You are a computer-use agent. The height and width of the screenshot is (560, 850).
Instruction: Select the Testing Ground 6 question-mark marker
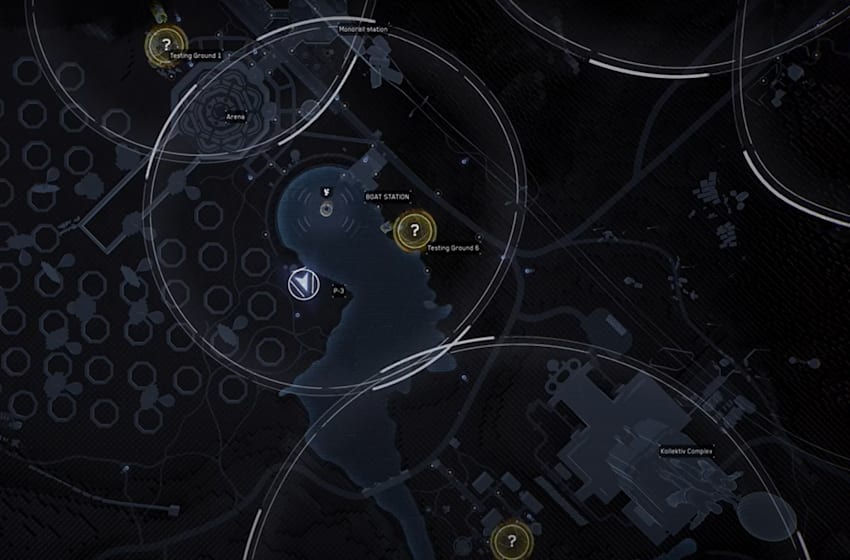413,230
